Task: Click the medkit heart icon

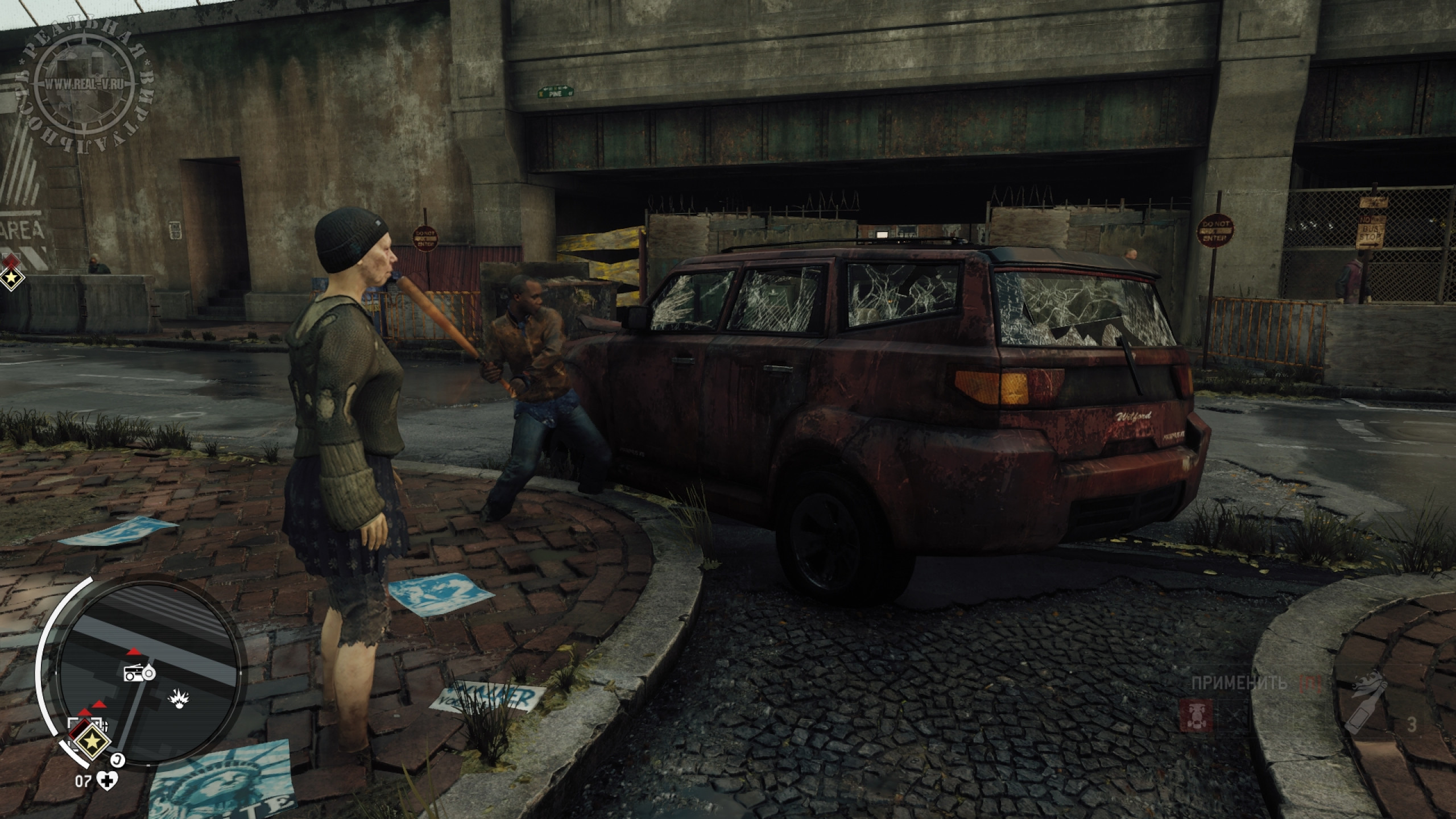Action: (x=106, y=781)
